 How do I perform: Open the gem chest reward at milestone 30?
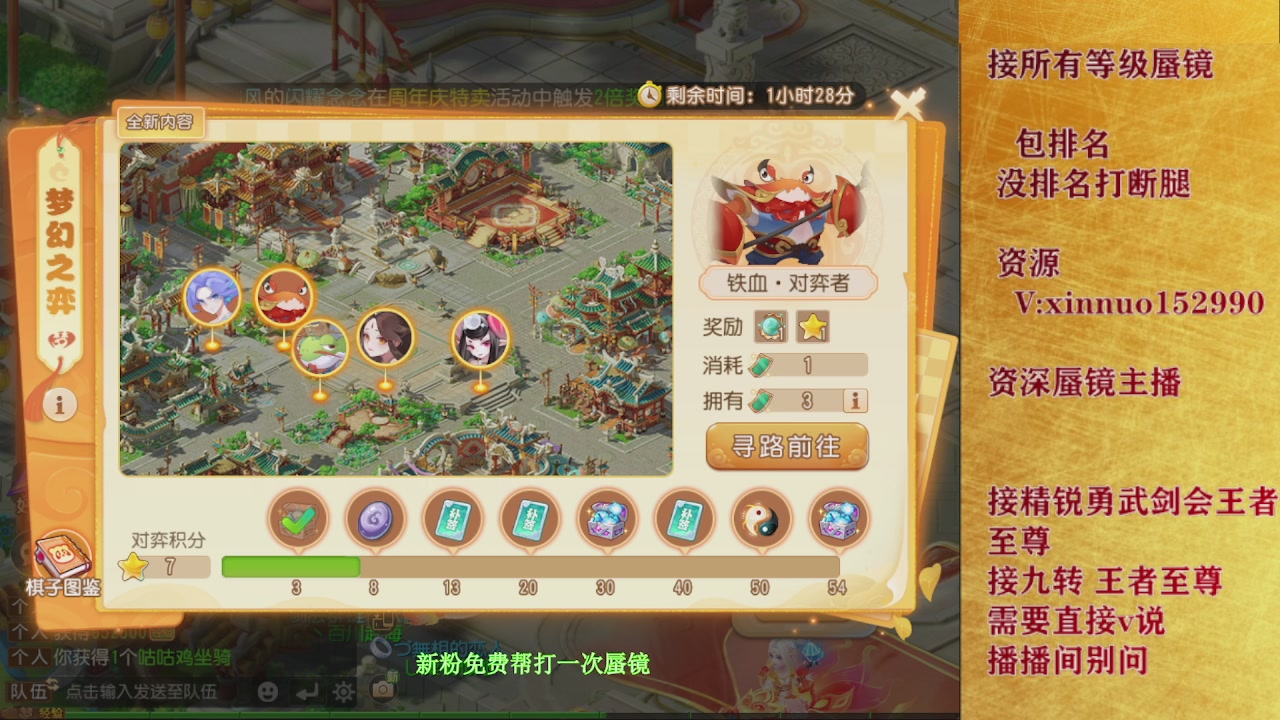click(607, 518)
